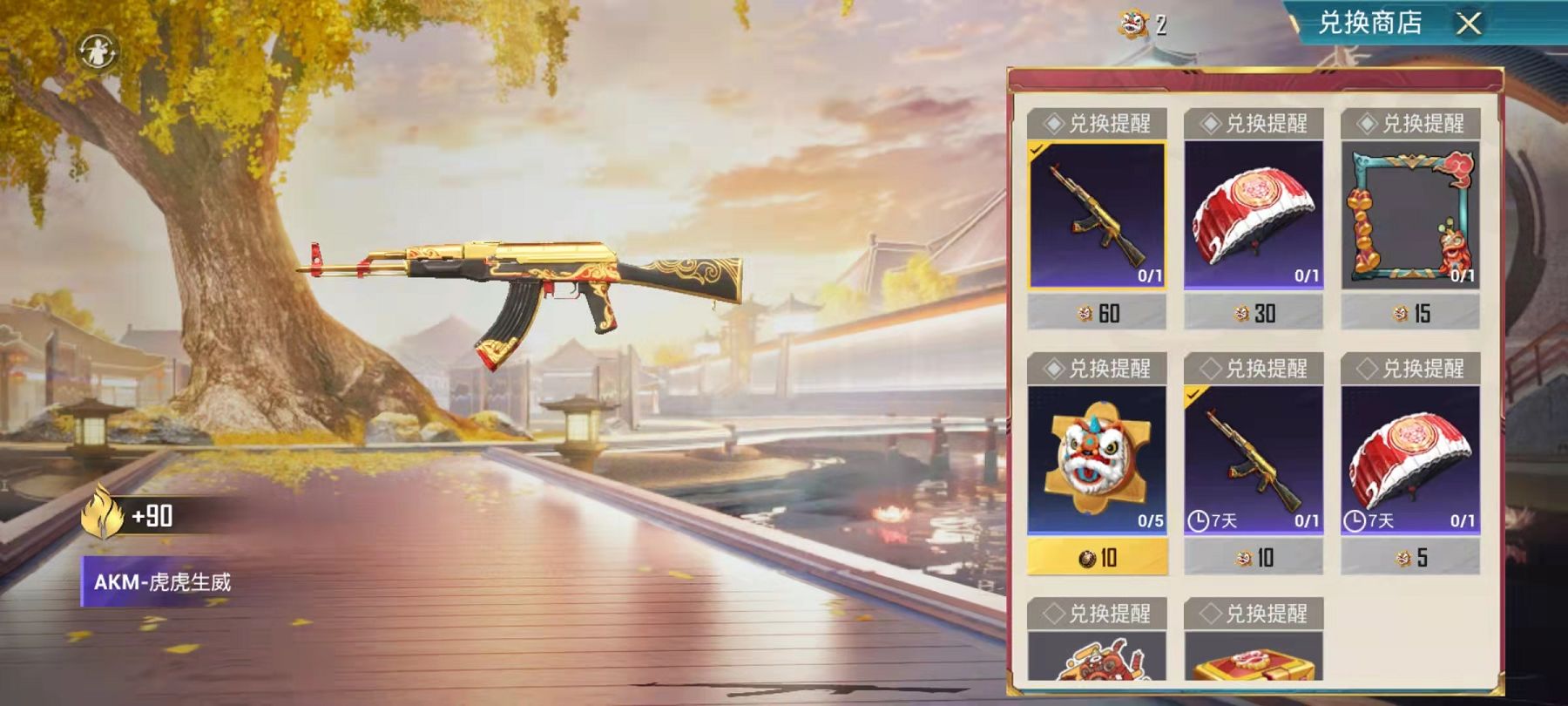Choose the ornate avatar frame item

point(1410,214)
